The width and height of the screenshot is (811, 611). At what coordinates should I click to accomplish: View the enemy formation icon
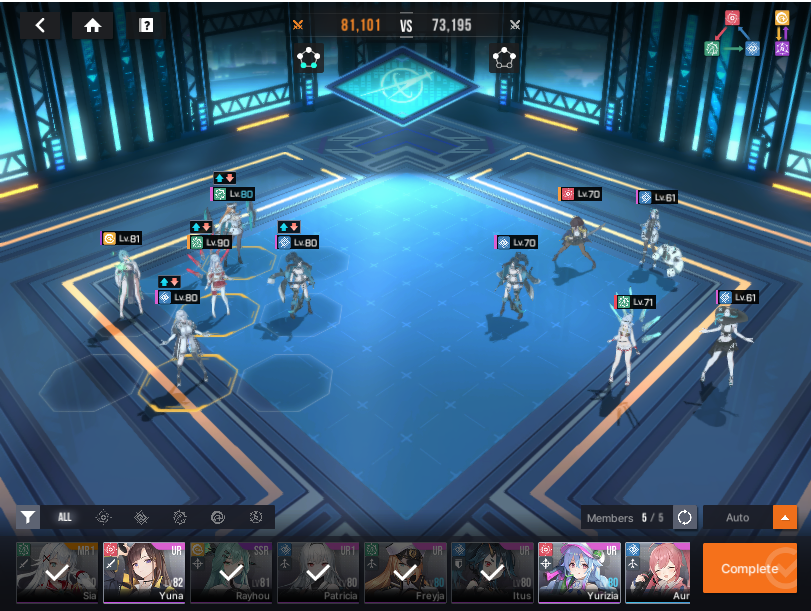(x=503, y=58)
